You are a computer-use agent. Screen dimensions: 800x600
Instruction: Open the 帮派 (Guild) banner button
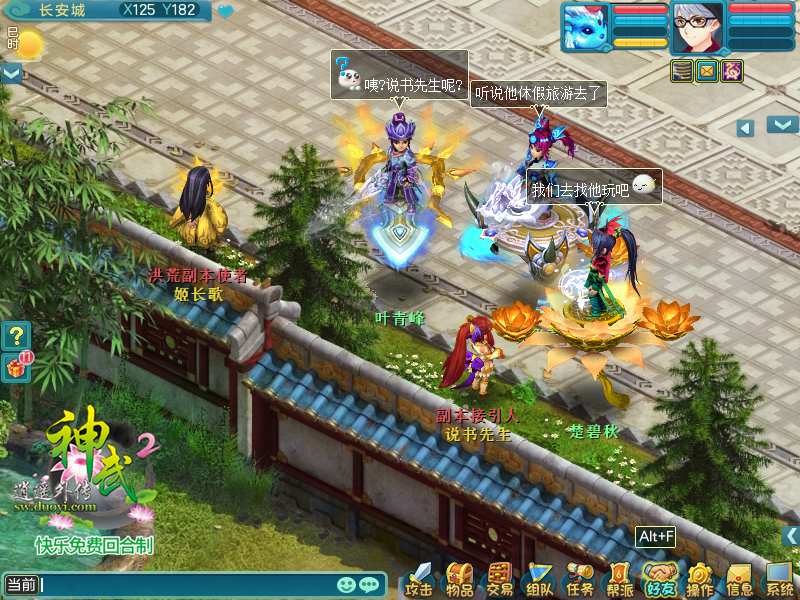[x=620, y=579]
